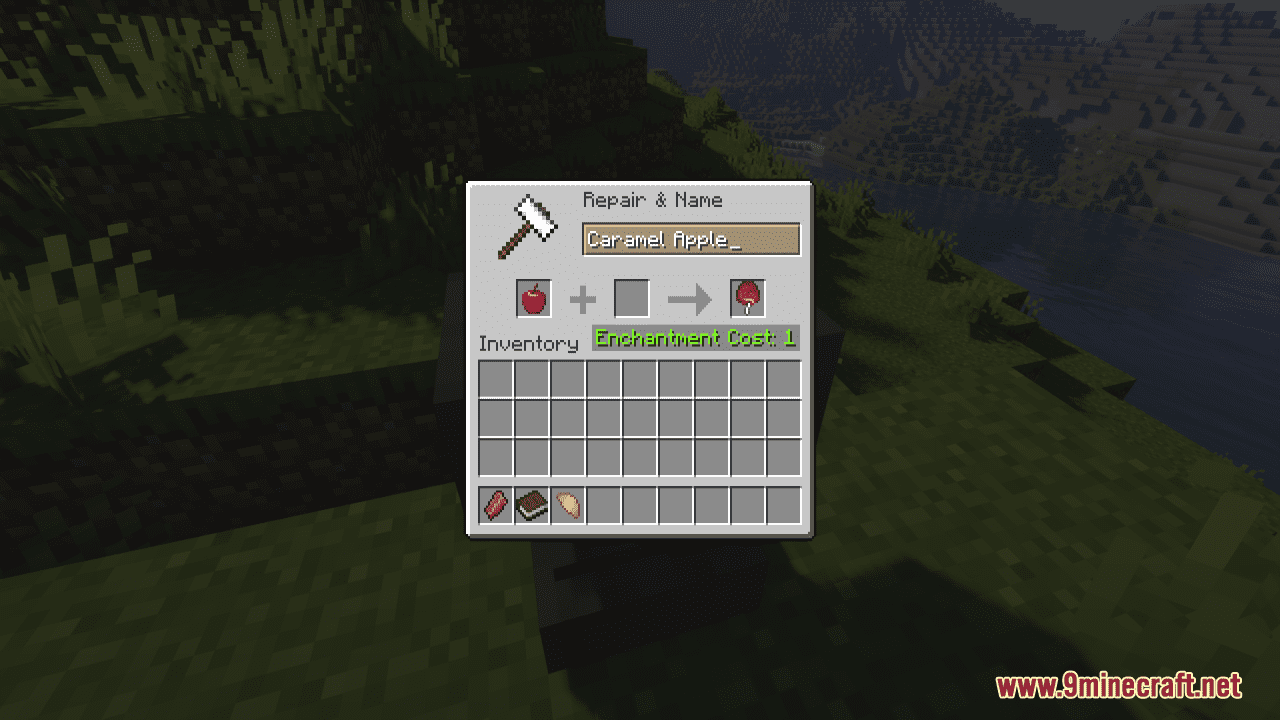This screenshot has width=1280, height=720.
Task: Click the last slot of the hotbar row
Action: [786, 505]
